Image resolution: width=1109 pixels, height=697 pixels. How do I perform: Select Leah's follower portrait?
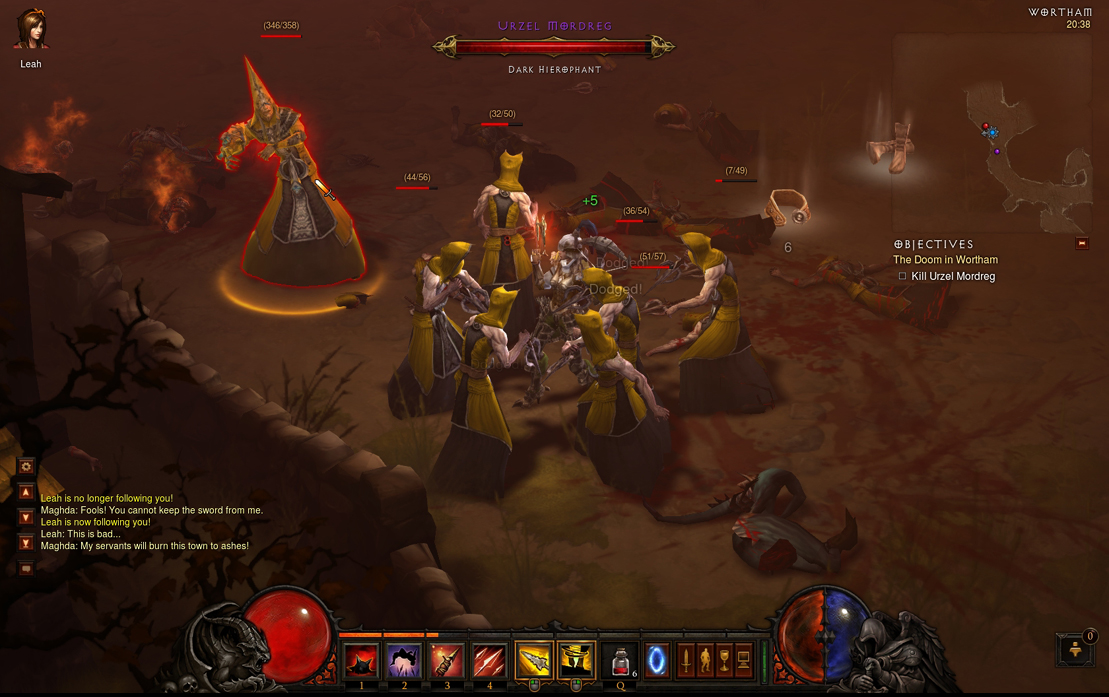pyautogui.click(x=30, y=30)
